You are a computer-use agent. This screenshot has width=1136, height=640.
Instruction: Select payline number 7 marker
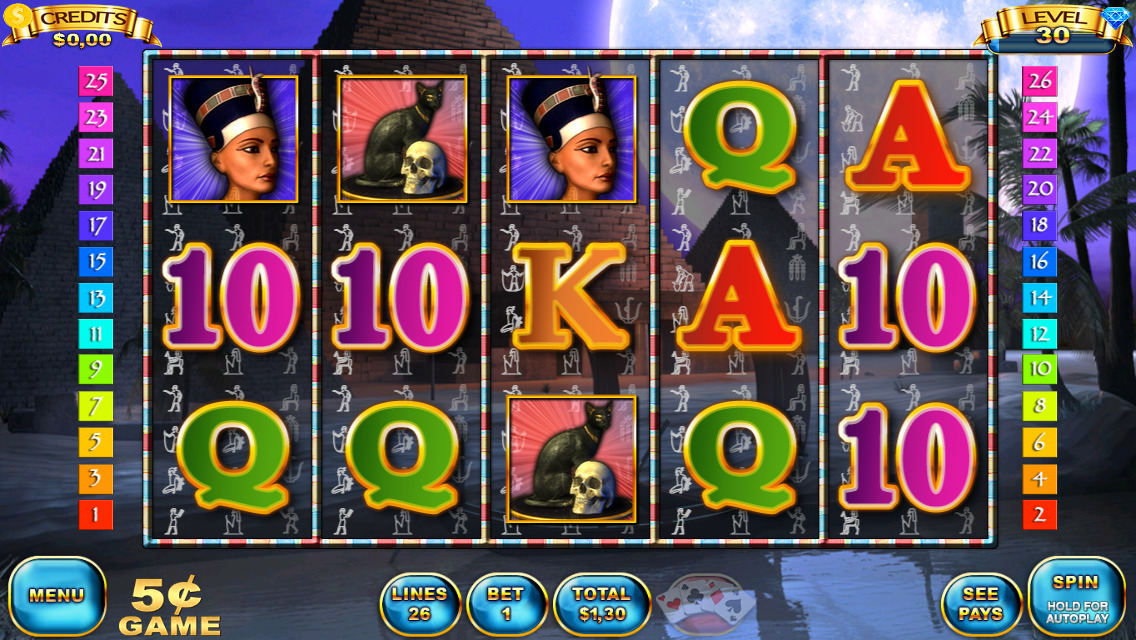point(96,406)
